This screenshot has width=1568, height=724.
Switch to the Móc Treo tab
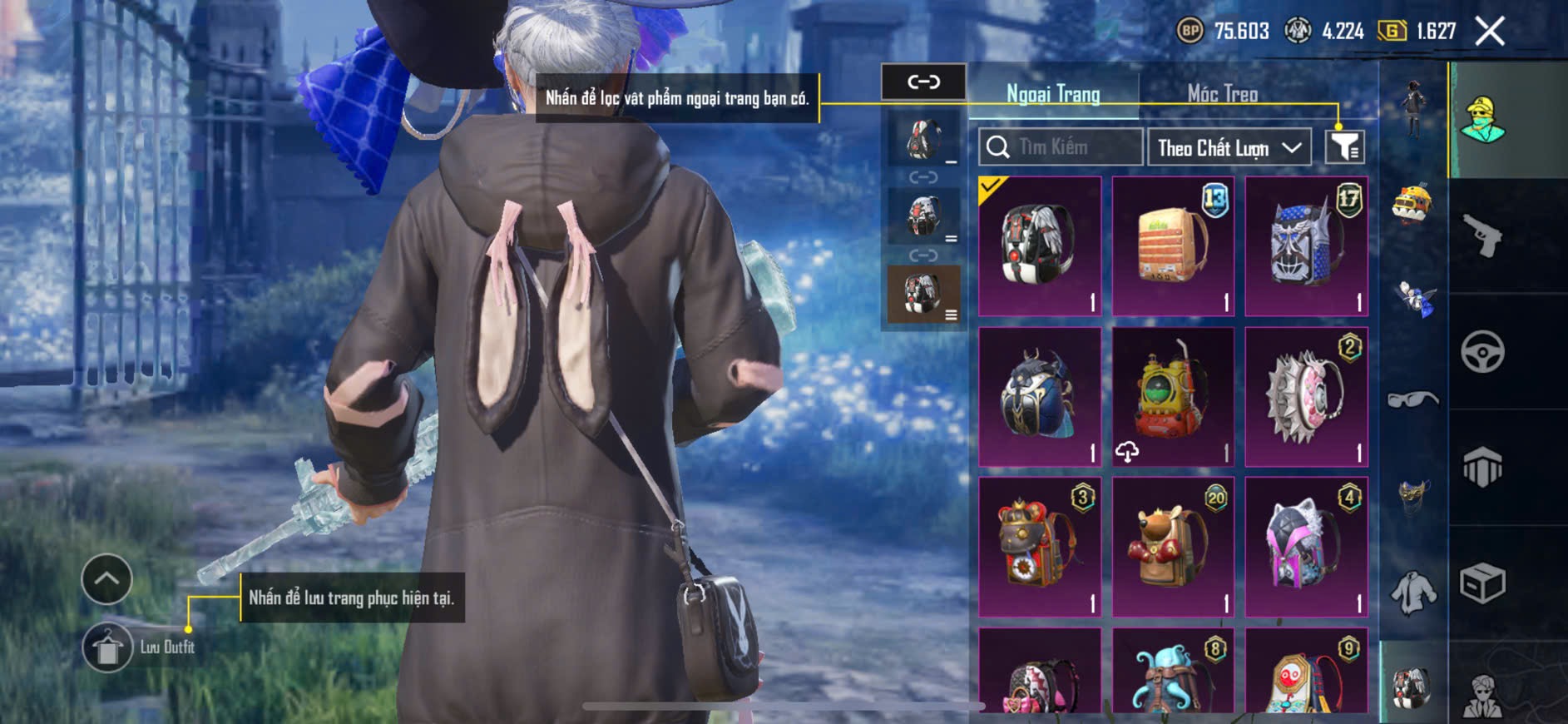(x=1222, y=94)
